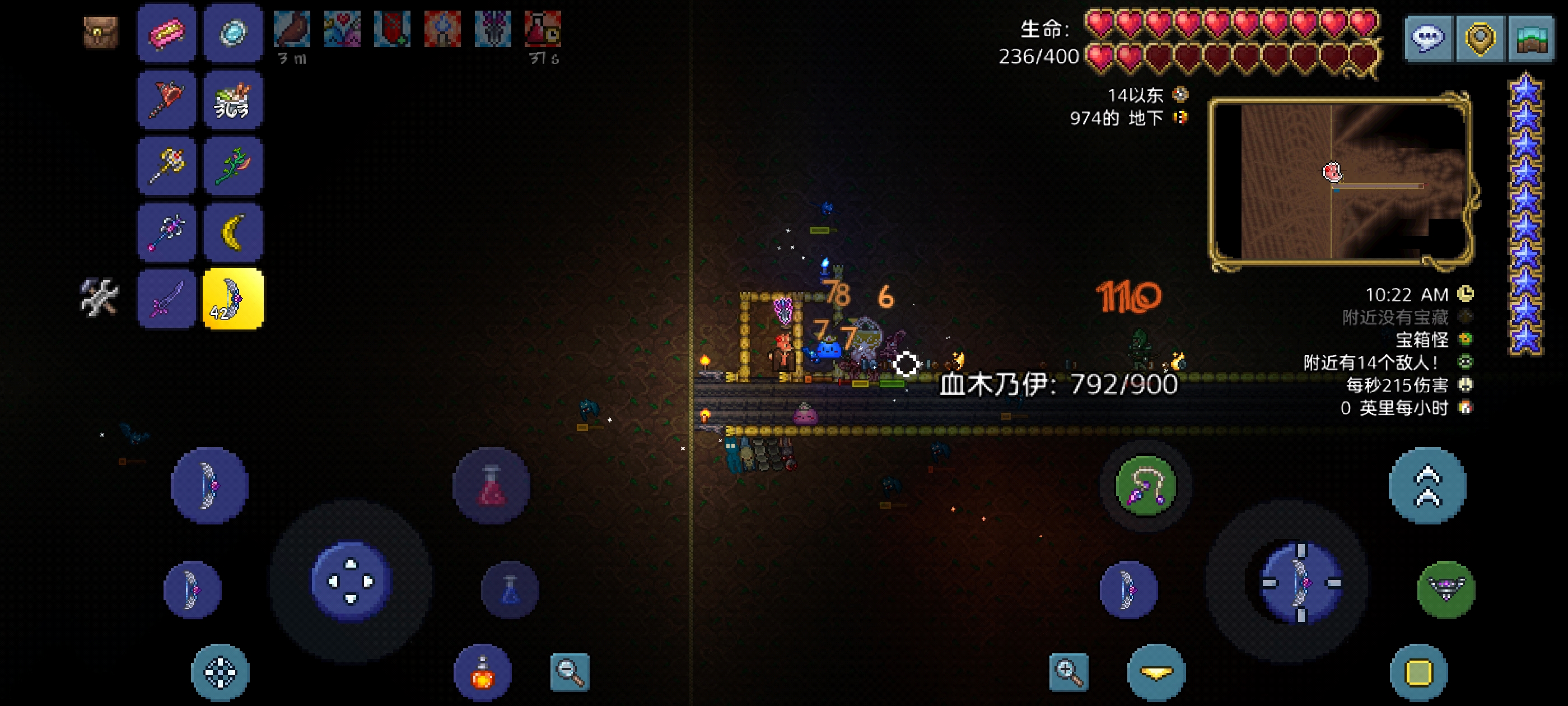Open the landscape picture button
Viewport: 1568px width, 706px height.
click(x=1532, y=38)
